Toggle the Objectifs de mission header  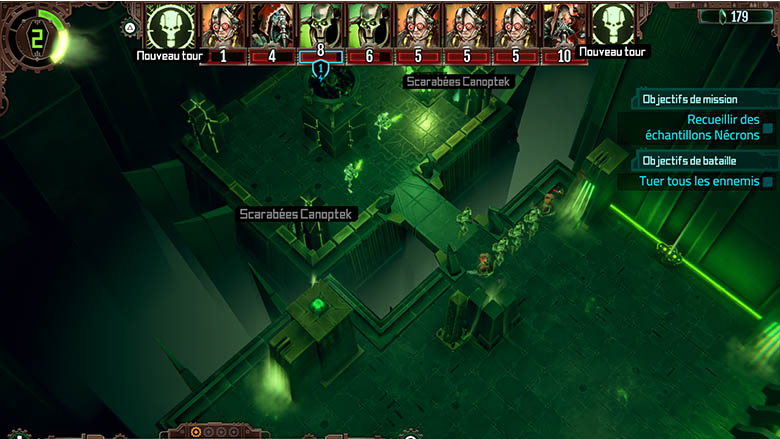pos(691,100)
